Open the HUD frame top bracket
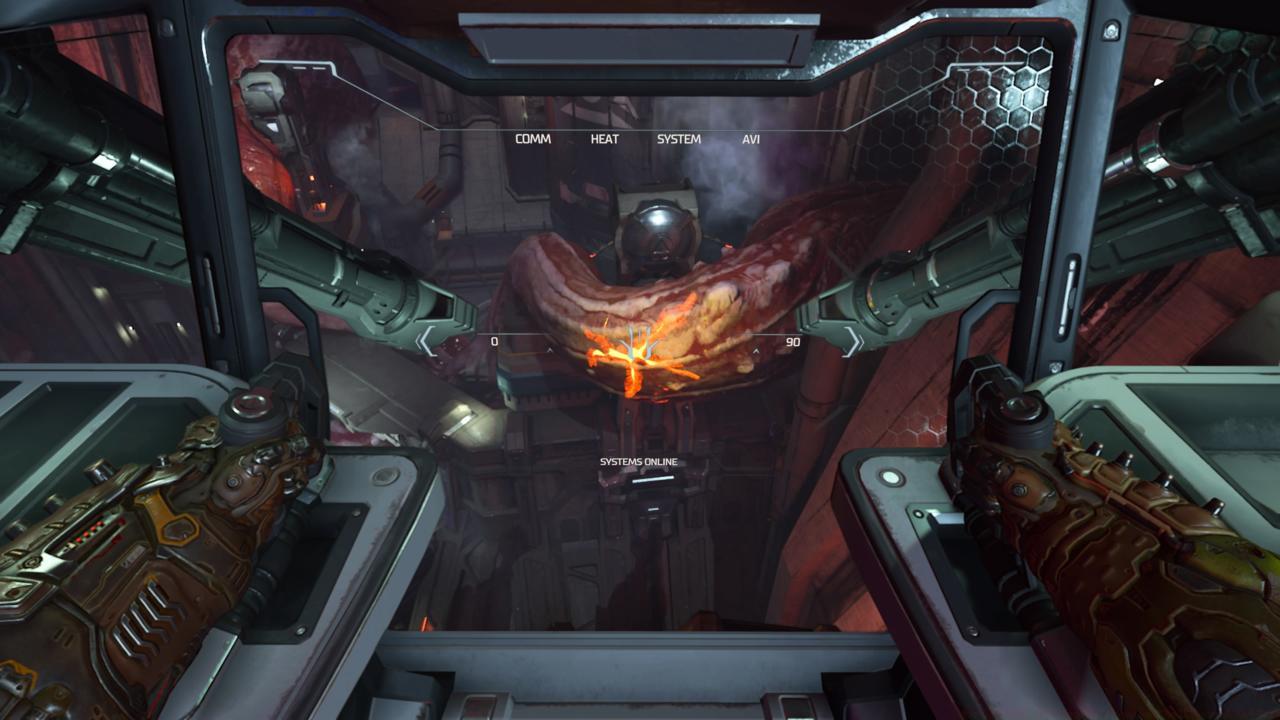The height and width of the screenshot is (720, 1280). [640, 128]
